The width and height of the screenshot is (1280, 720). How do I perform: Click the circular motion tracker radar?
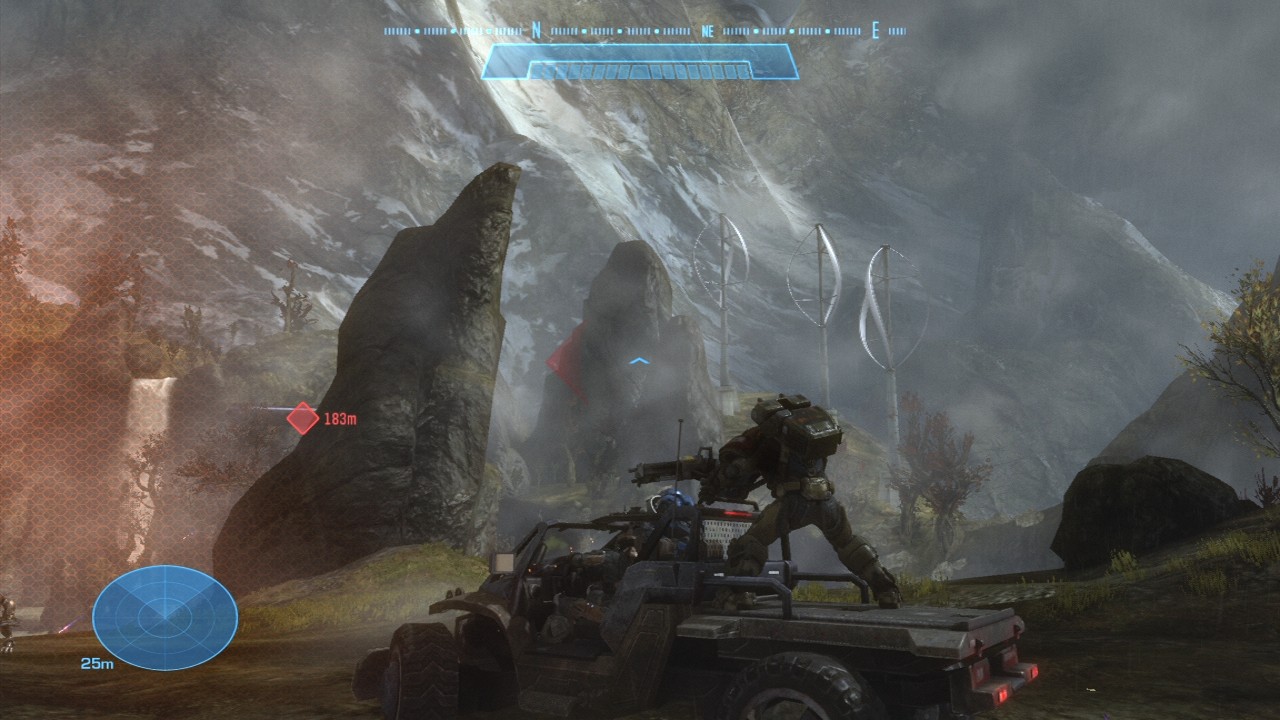click(165, 617)
